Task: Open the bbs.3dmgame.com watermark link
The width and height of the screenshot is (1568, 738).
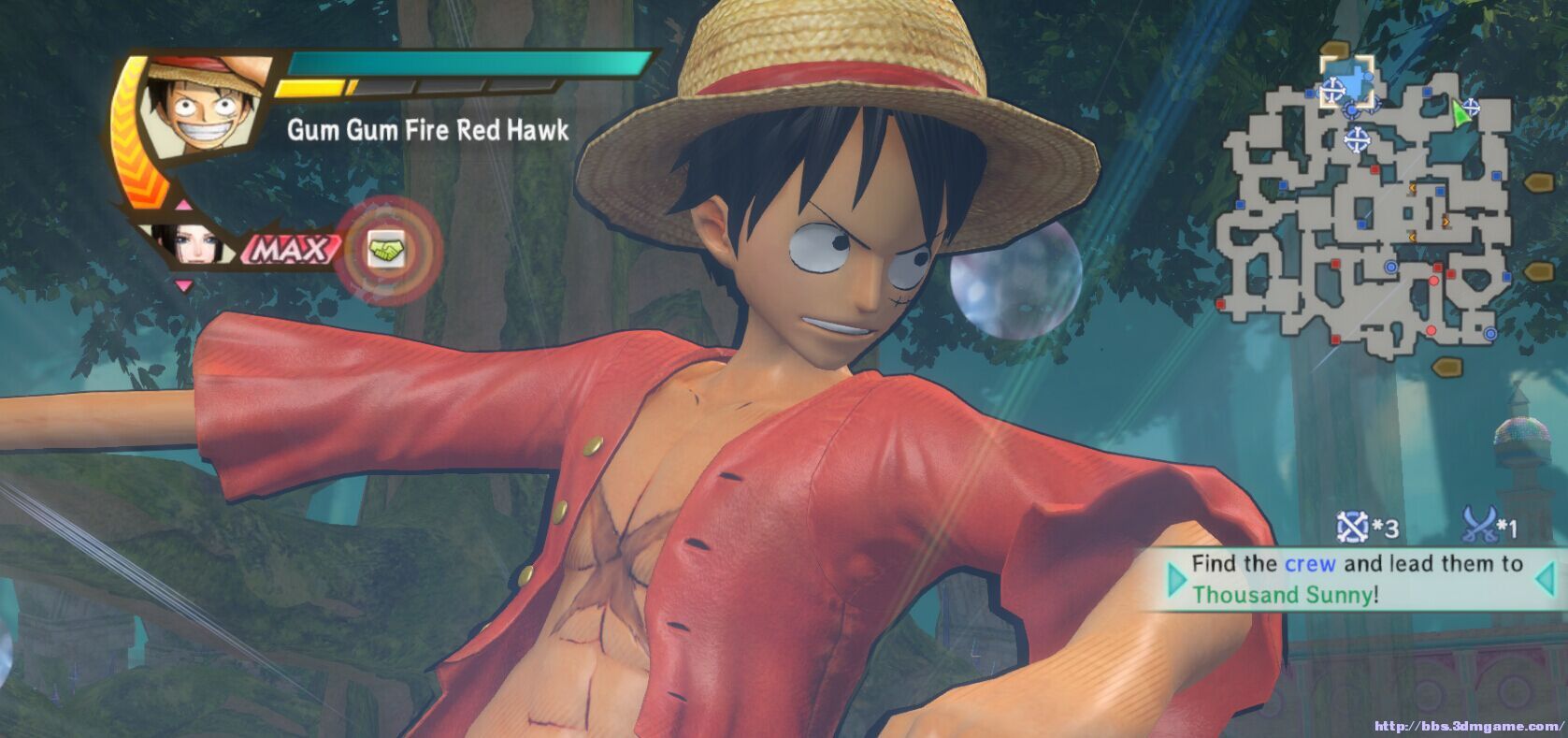Action: tap(1468, 726)
